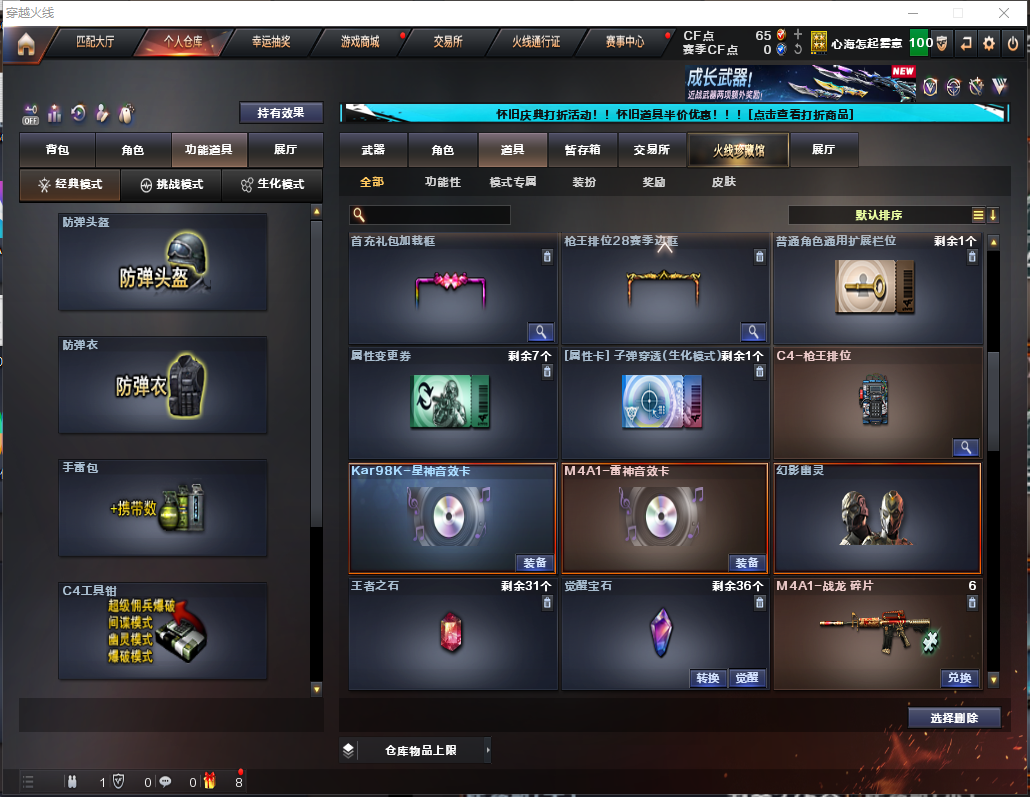The image size is (1030, 797).
Task: Switch to the 生化模式 bio mode tab
Action: [x=272, y=185]
